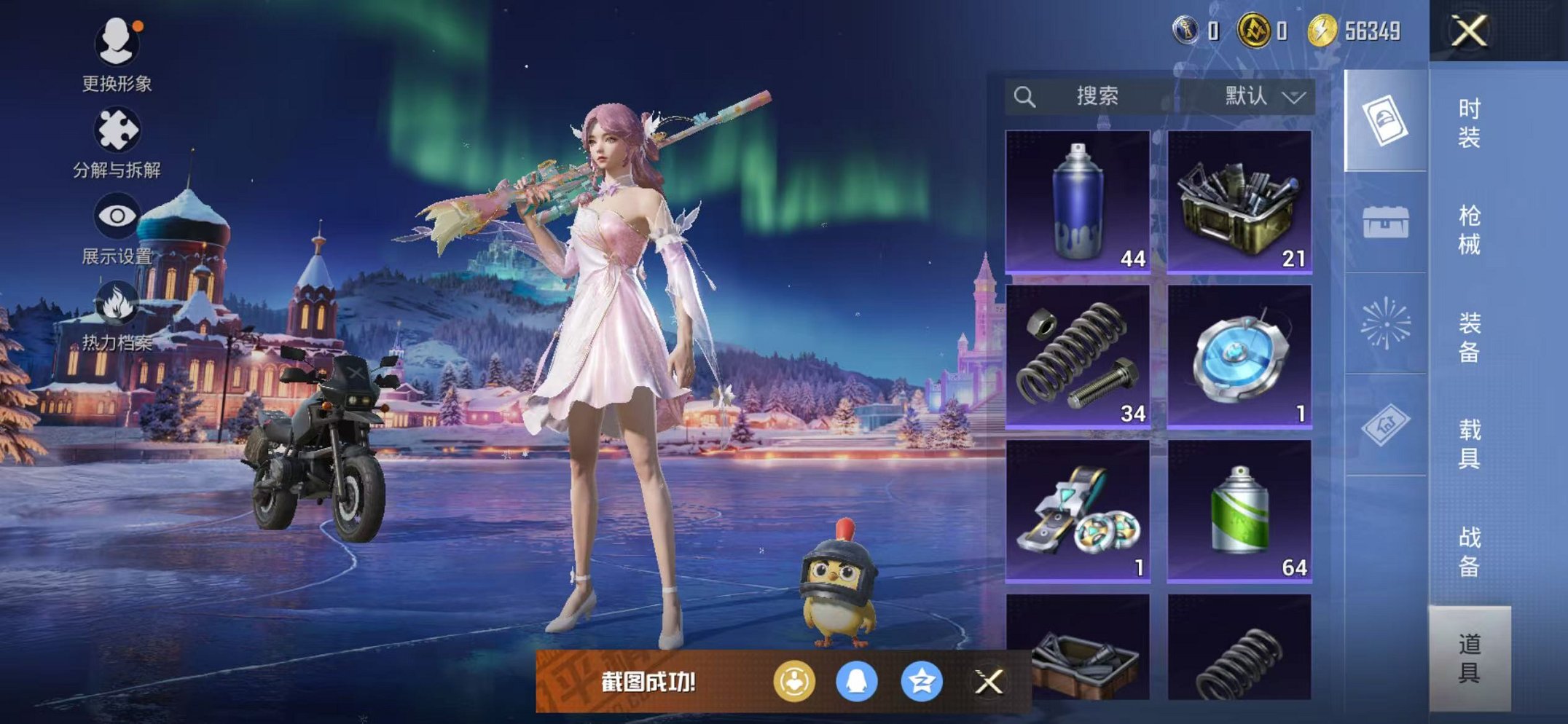Switch to the 枪械 firearms tab
This screenshot has width=1568, height=724.
pos(1469,229)
